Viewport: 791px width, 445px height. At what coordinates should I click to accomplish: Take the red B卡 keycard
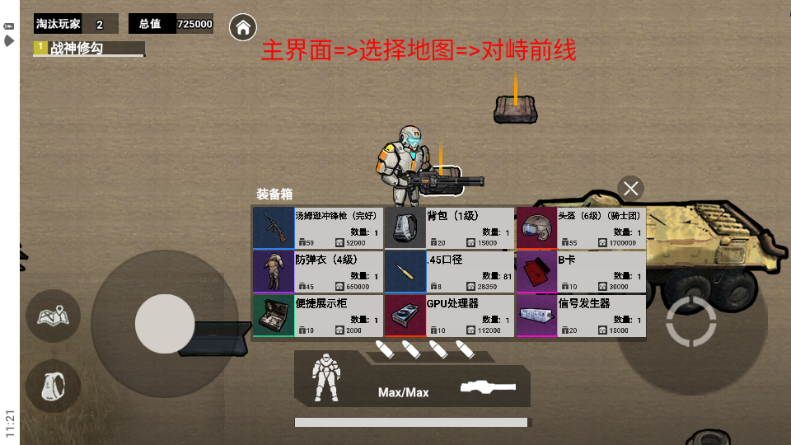point(581,271)
